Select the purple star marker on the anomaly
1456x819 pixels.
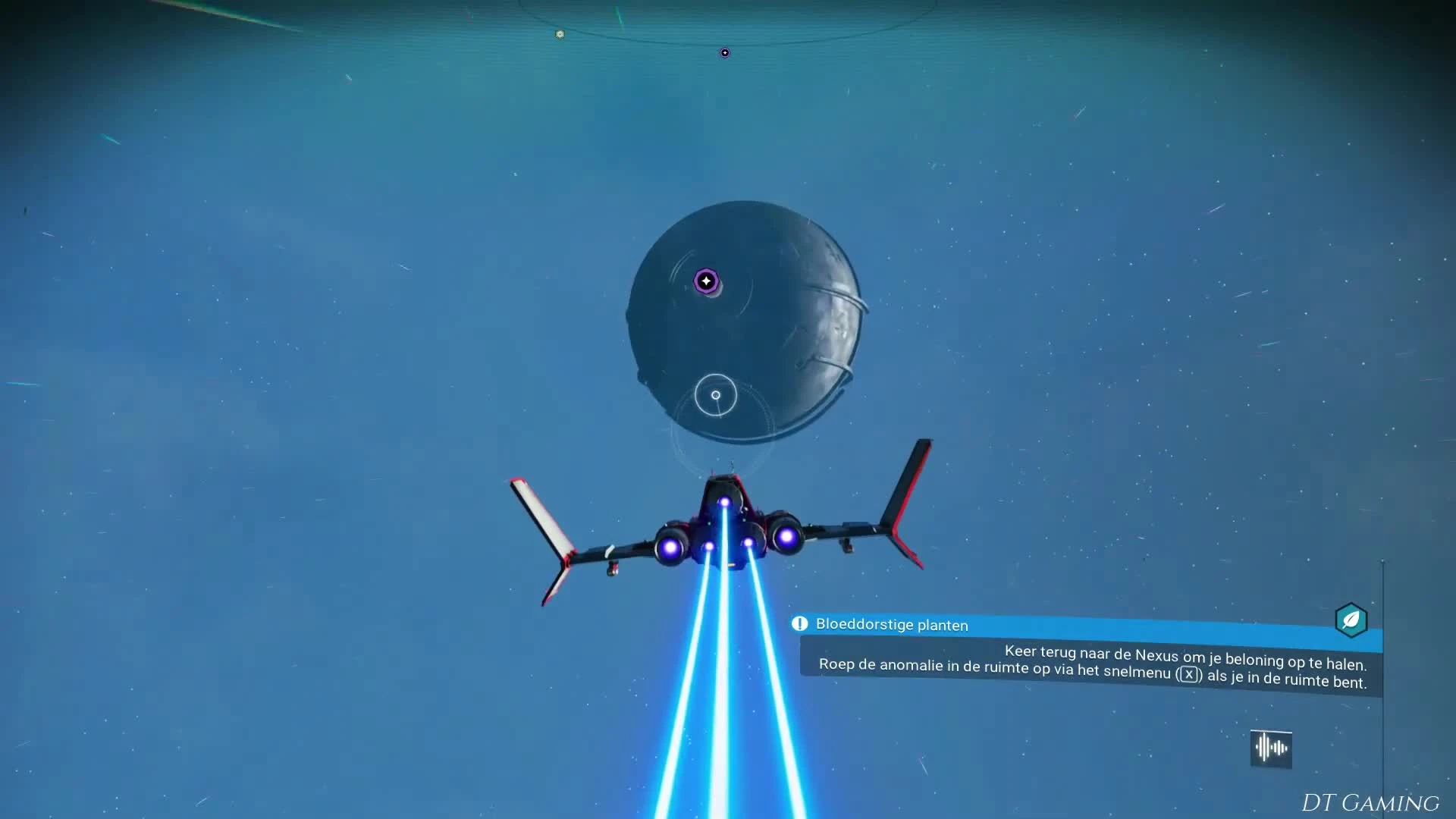(707, 281)
